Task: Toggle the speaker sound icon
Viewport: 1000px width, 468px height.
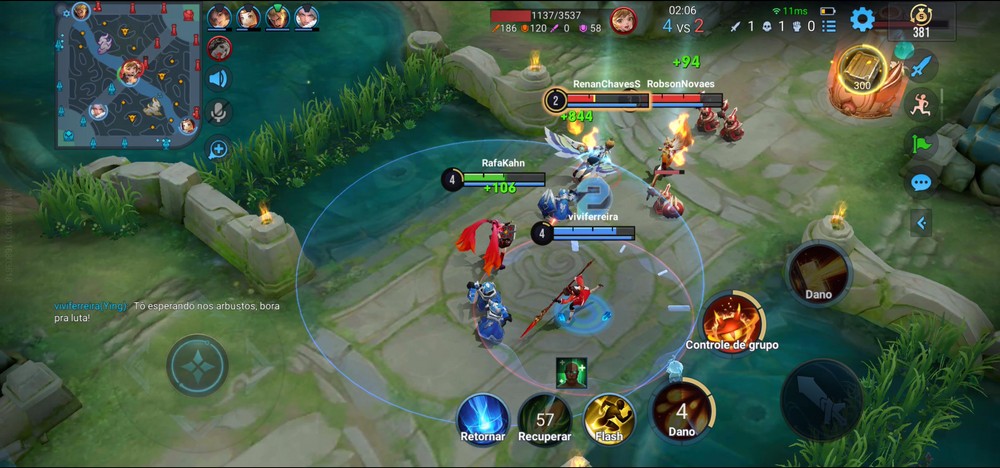Action: (218, 79)
